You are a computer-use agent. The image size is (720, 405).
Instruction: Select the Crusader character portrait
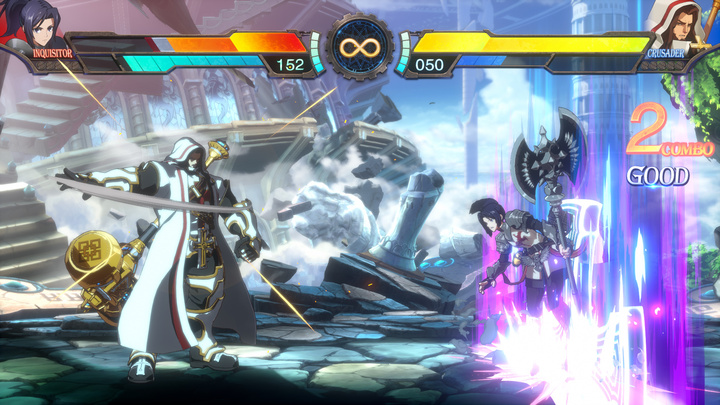671,27
